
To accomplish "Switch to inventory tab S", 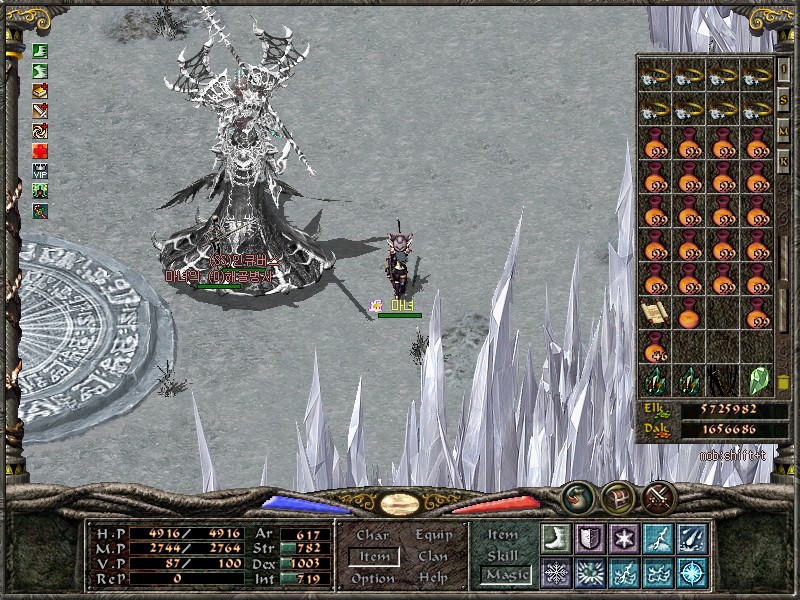I will click(x=784, y=100).
